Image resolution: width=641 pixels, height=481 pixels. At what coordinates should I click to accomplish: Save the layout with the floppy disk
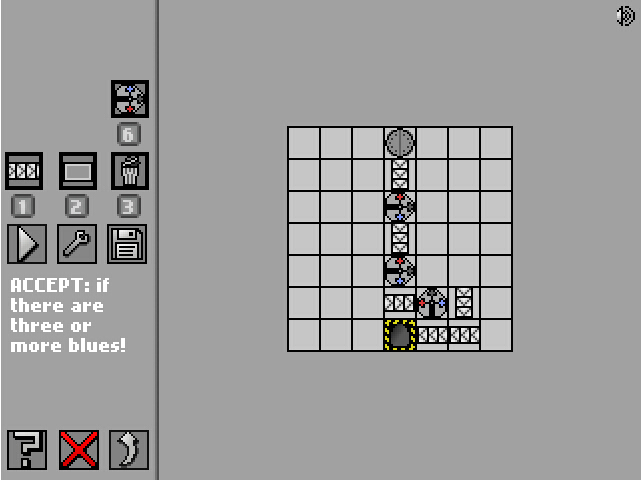[129, 243]
